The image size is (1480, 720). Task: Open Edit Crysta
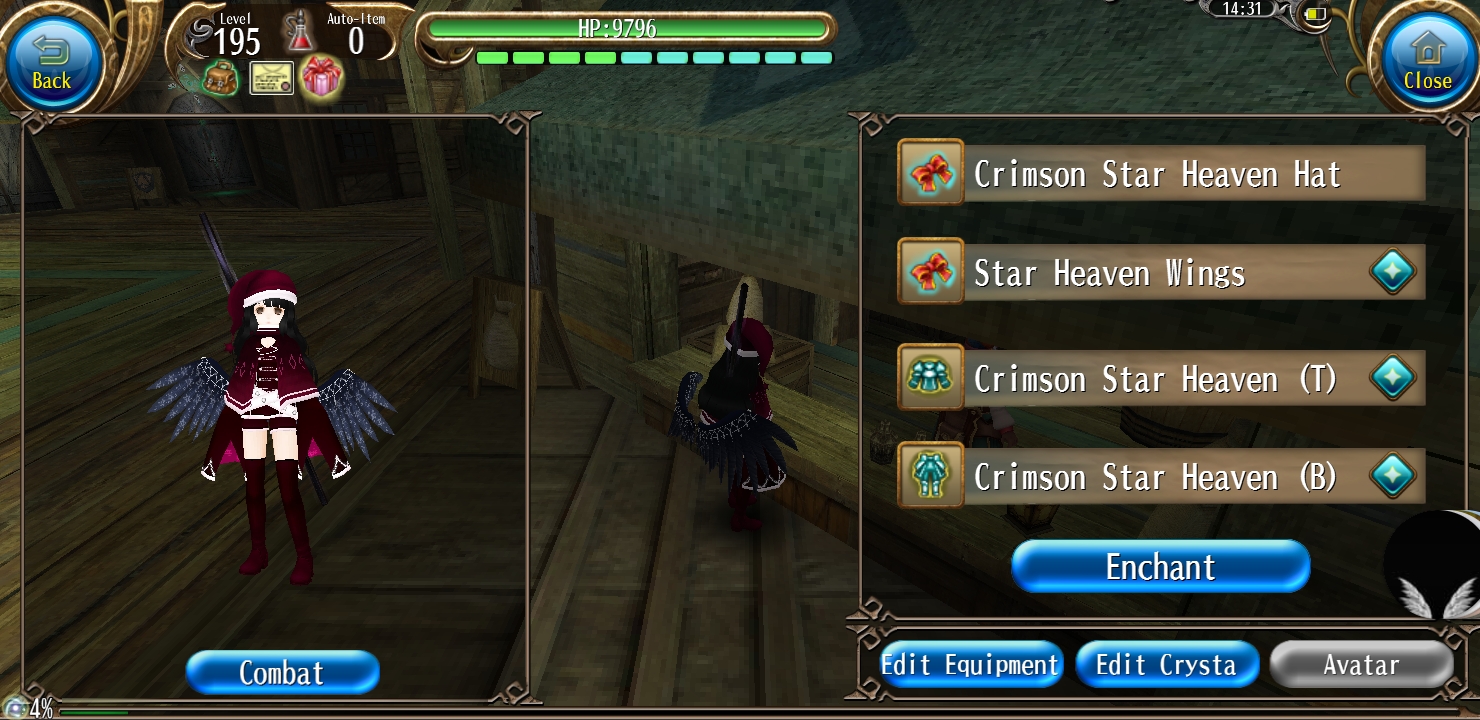click(x=1167, y=664)
